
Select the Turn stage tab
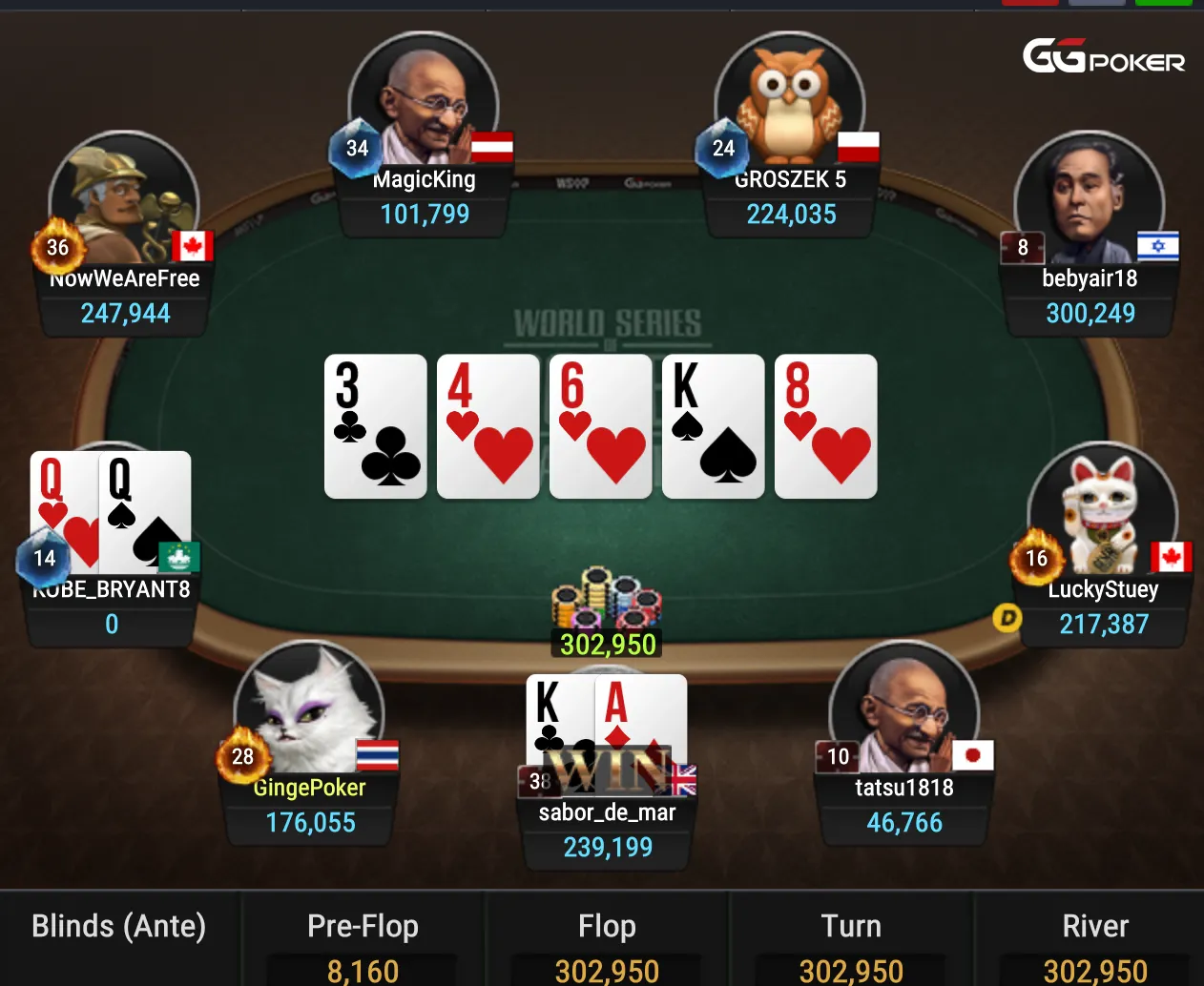click(x=851, y=927)
